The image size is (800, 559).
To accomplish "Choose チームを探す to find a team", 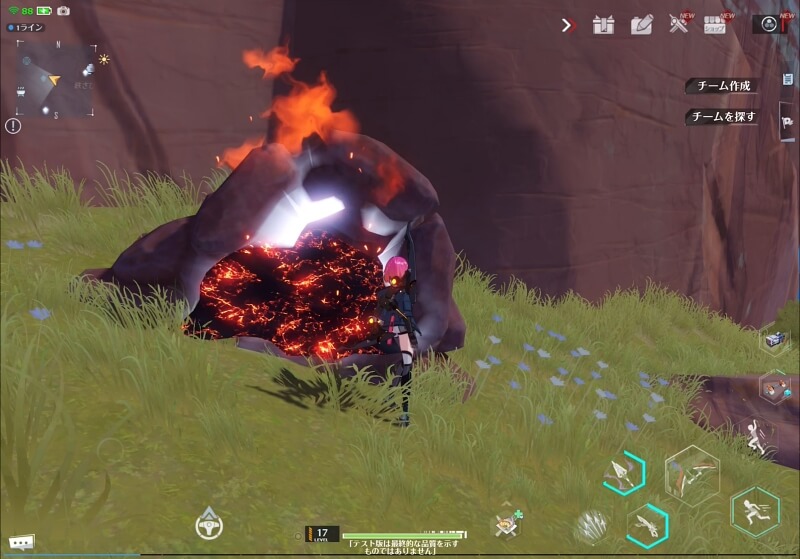I will pos(722,117).
